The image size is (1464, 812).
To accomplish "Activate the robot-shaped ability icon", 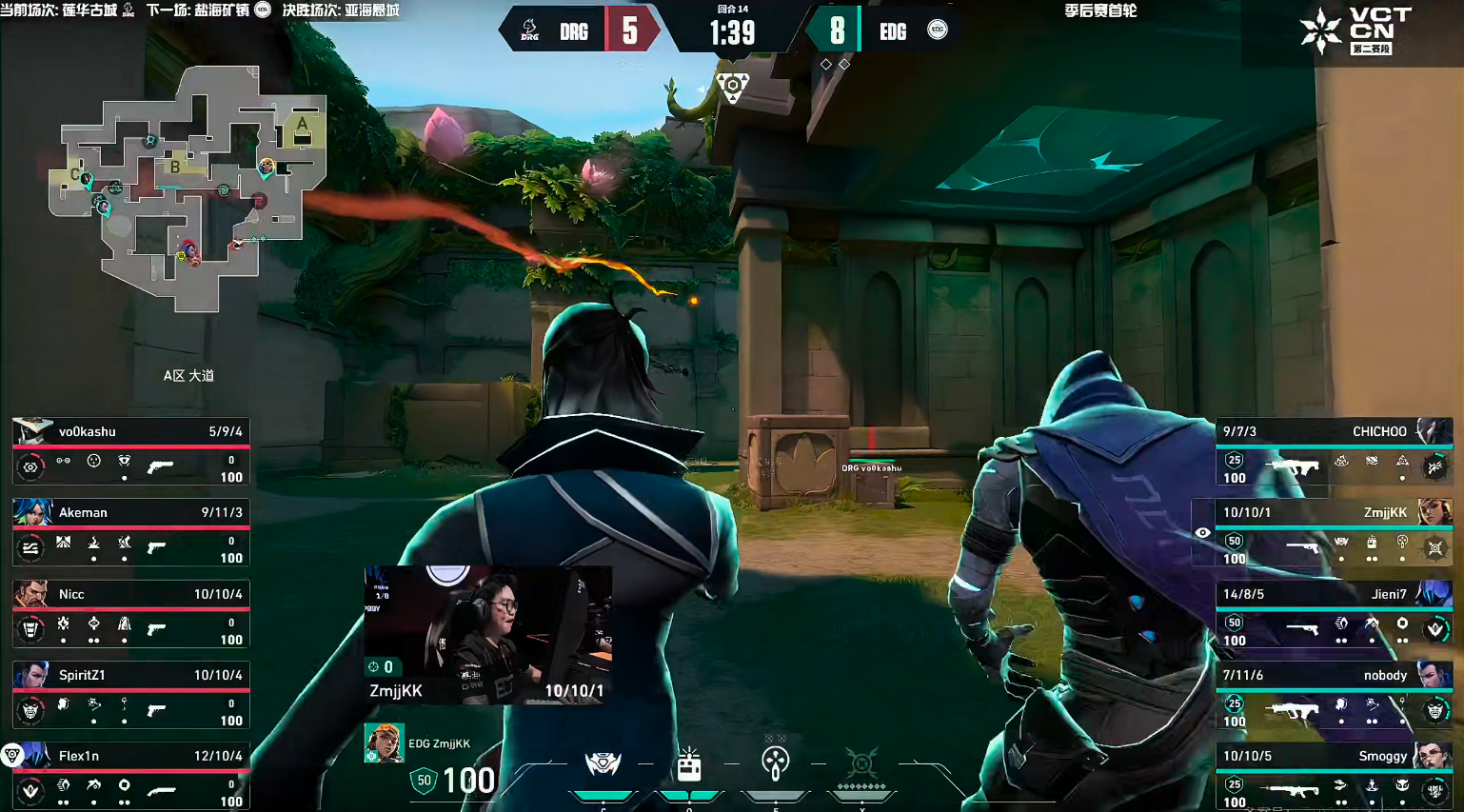I will pos(689,763).
